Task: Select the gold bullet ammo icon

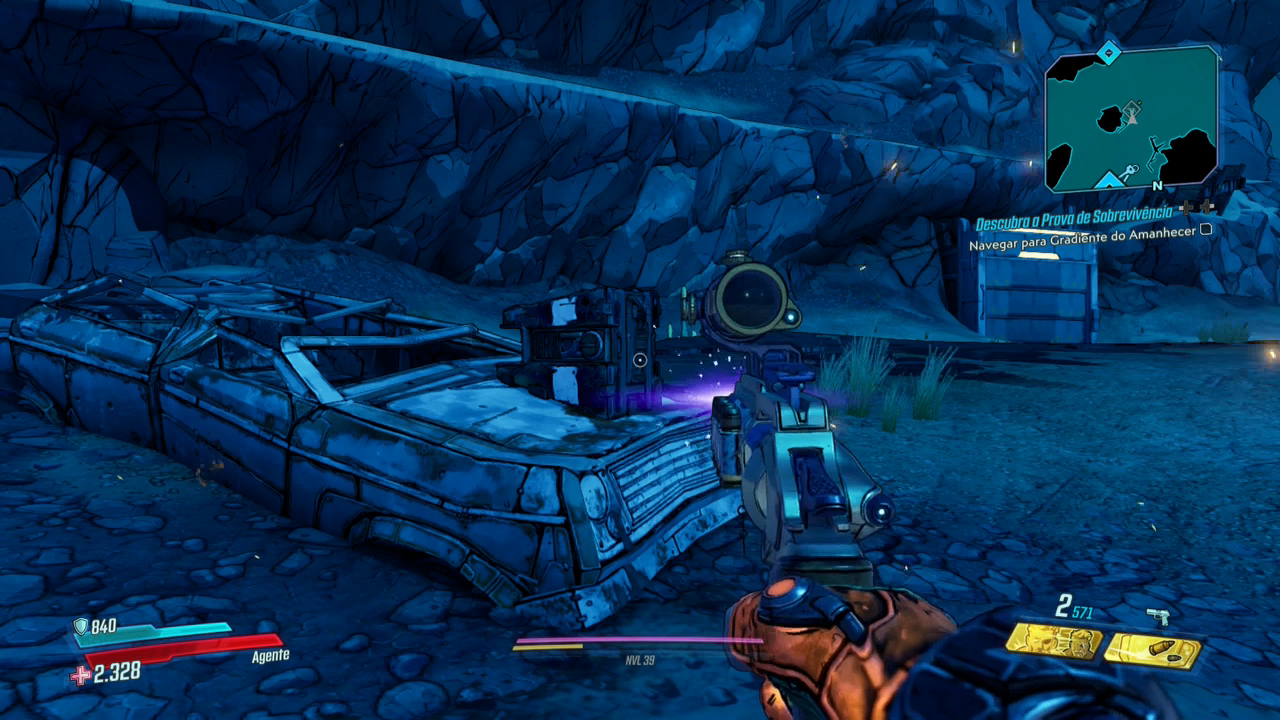Action: point(1152,651)
